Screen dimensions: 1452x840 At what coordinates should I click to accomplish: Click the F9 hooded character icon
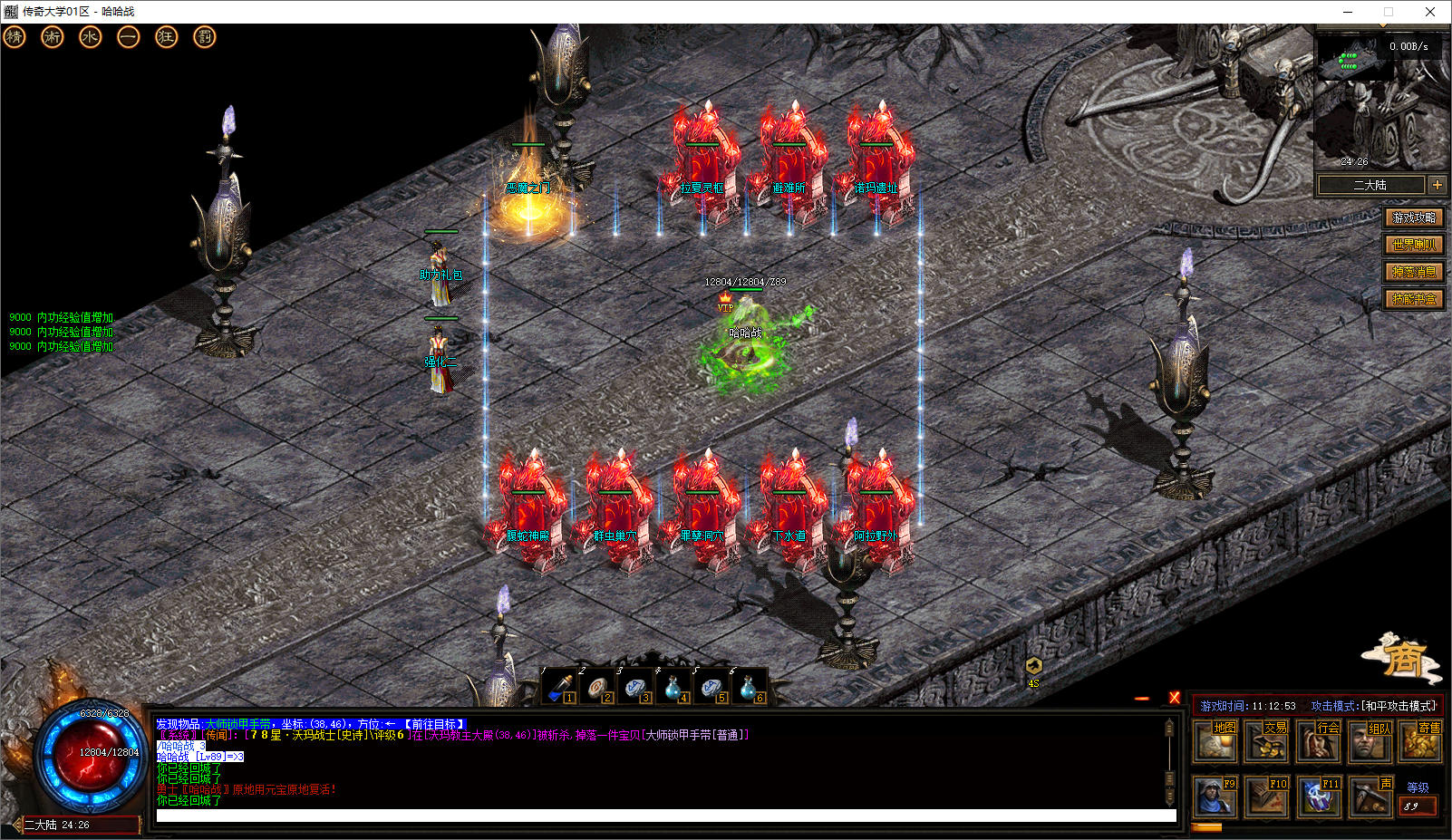coord(1215,797)
